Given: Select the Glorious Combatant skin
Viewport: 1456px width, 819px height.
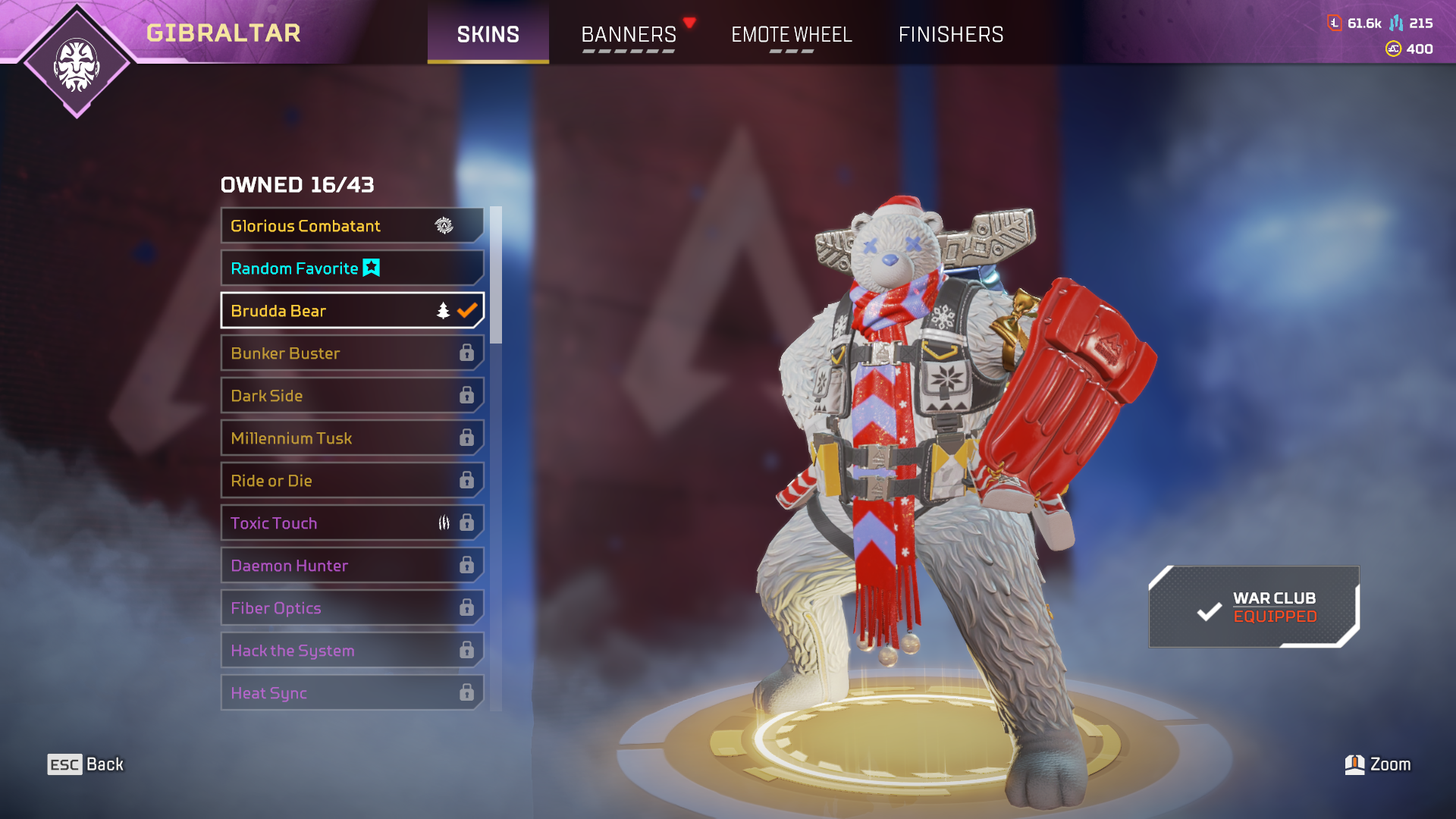Looking at the screenshot, I should pyautogui.click(x=352, y=226).
